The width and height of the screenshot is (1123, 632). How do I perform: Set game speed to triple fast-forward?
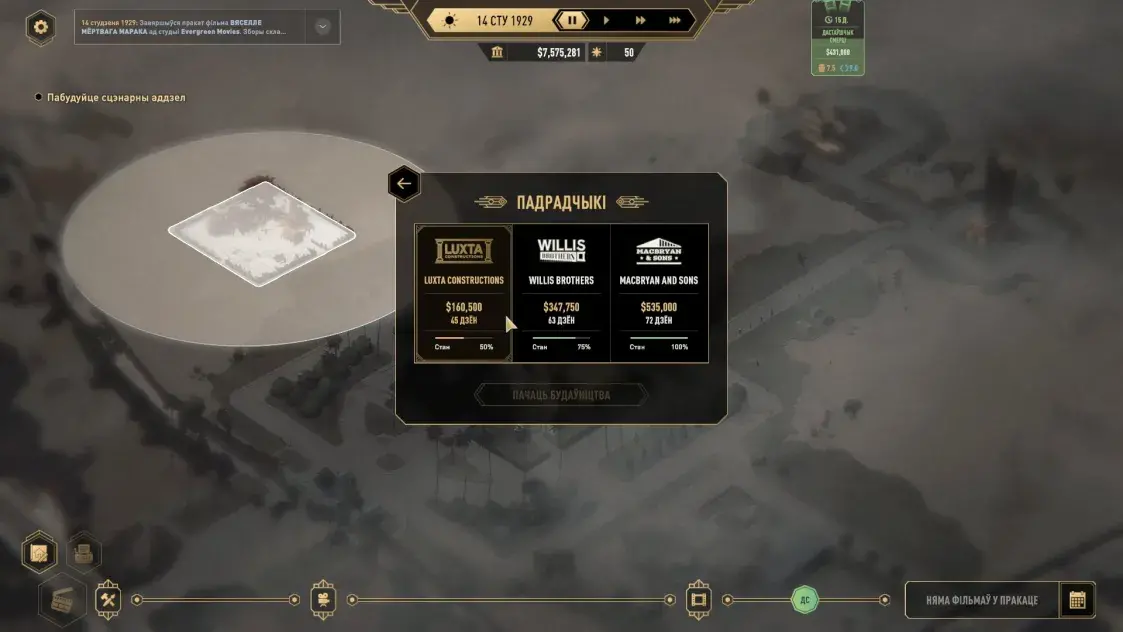[675, 20]
